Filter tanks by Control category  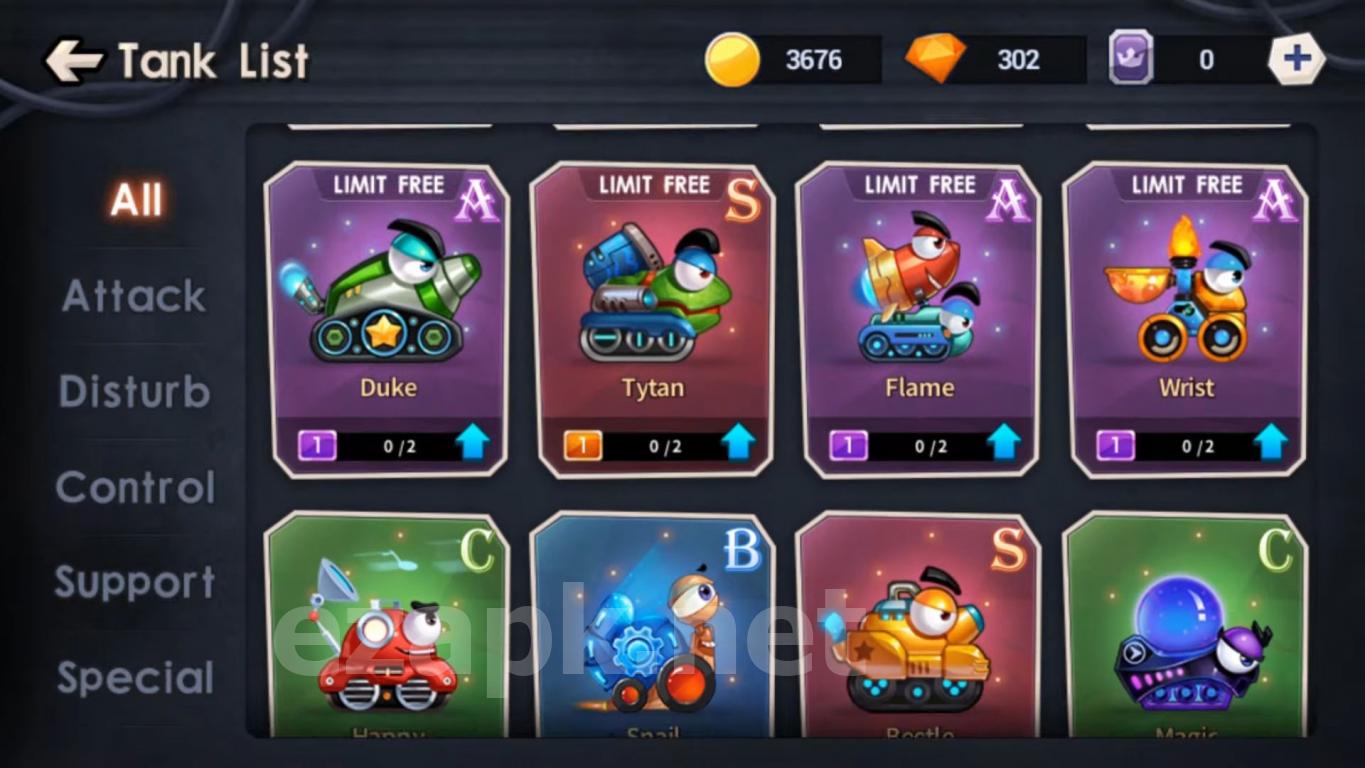(x=135, y=487)
